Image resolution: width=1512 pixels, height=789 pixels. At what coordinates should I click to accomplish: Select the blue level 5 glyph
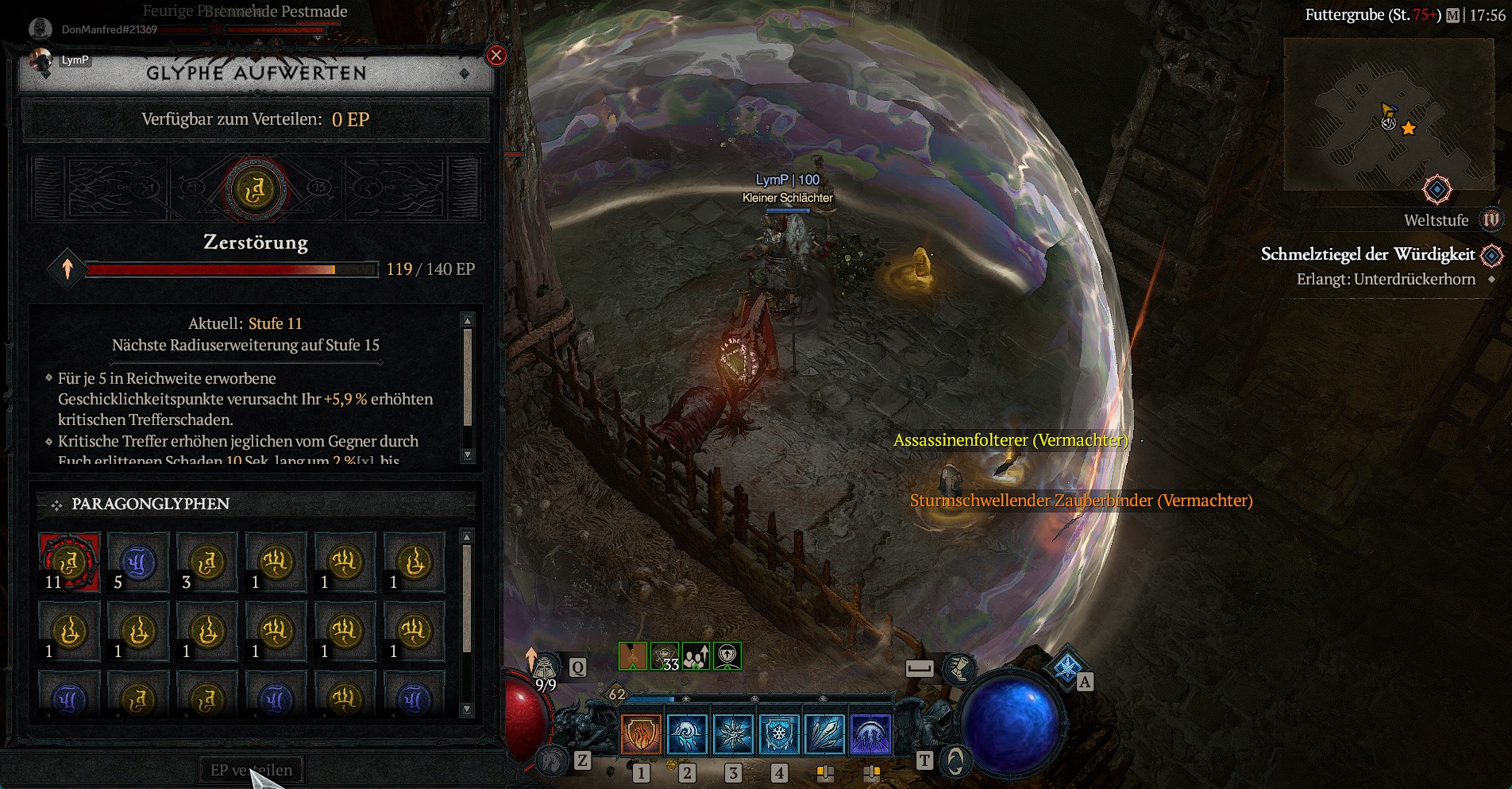[x=138, y=563]
